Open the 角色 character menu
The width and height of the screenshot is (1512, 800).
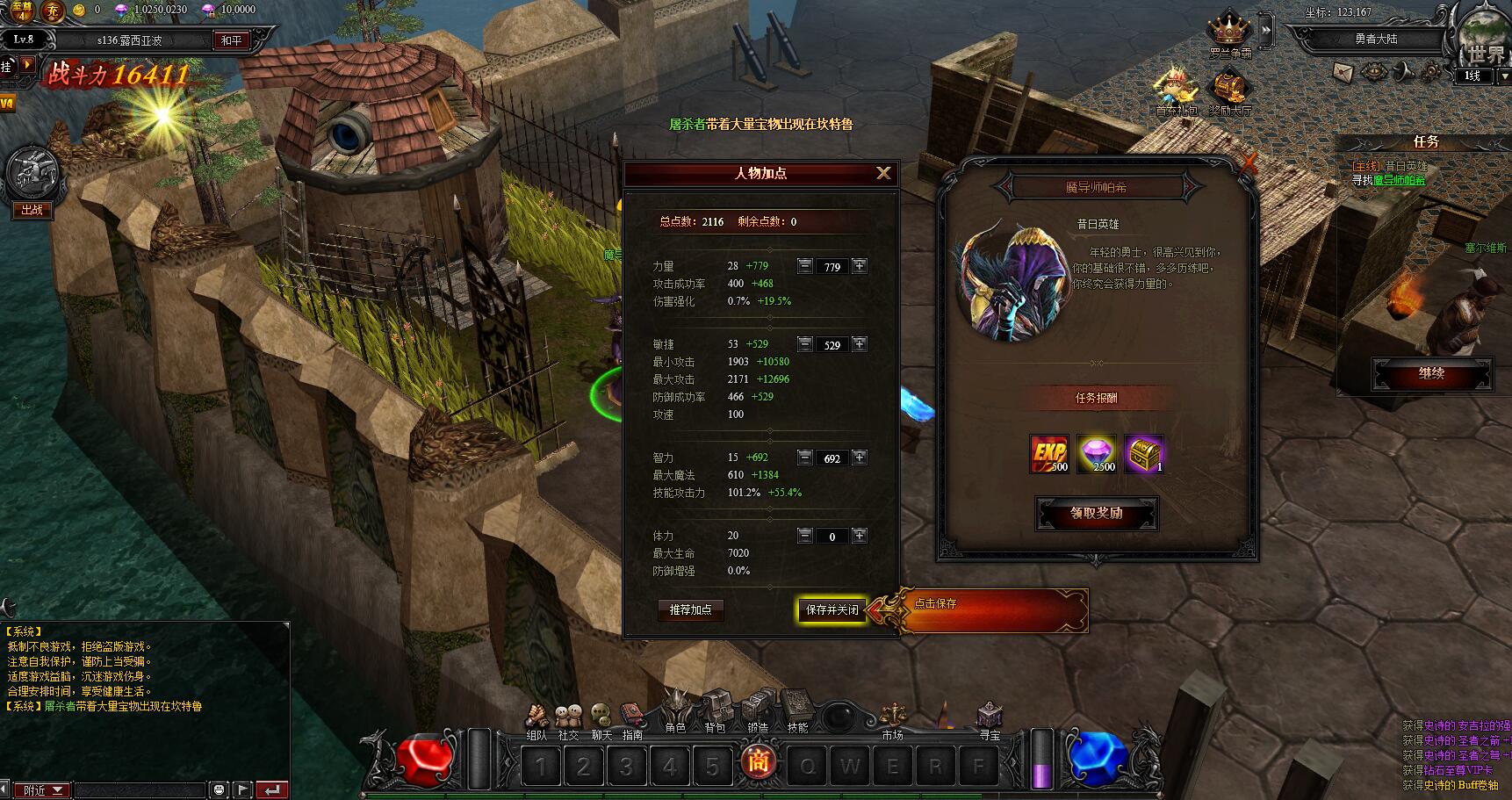[x=675, y=711]
